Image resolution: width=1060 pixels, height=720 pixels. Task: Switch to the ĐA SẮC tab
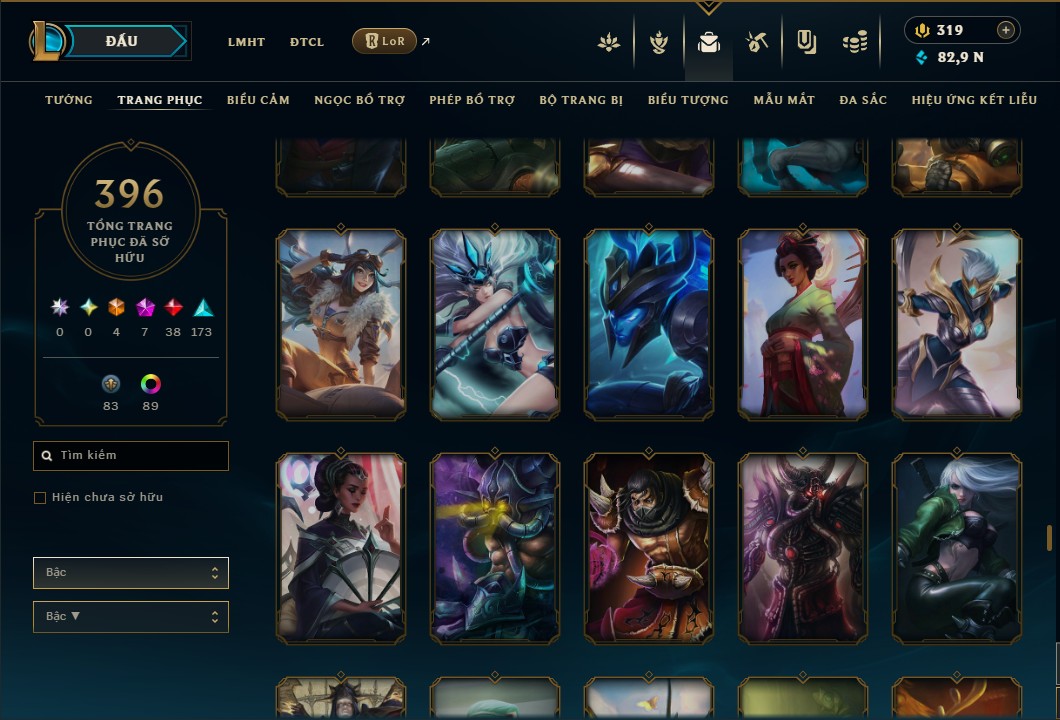click(863, 100)
